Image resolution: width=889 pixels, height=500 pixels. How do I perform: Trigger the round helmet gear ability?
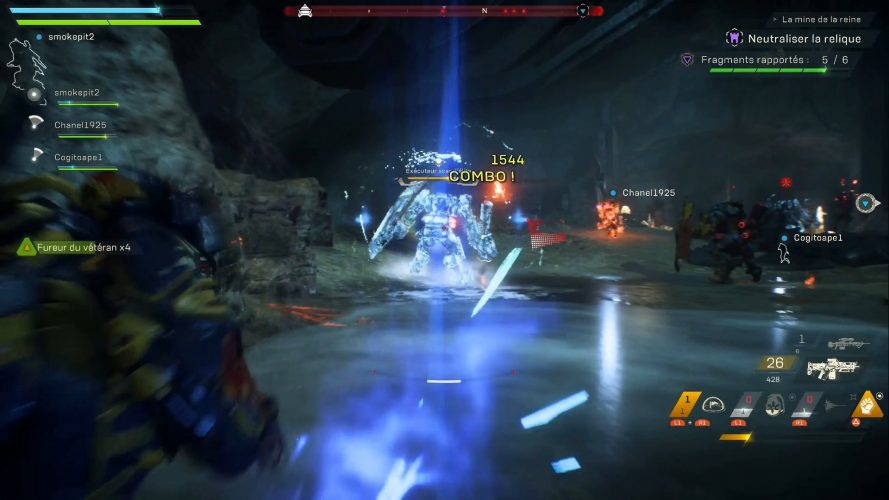773,405
